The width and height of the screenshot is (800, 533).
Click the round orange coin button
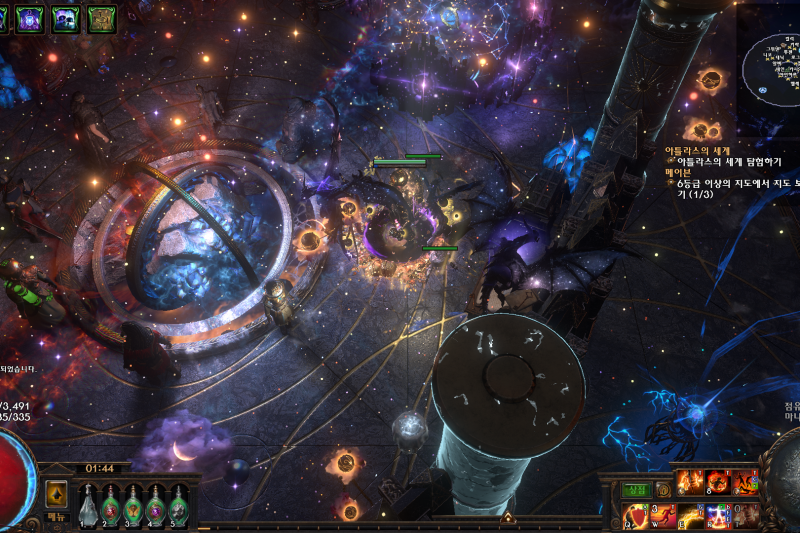[x=662, y=490]
